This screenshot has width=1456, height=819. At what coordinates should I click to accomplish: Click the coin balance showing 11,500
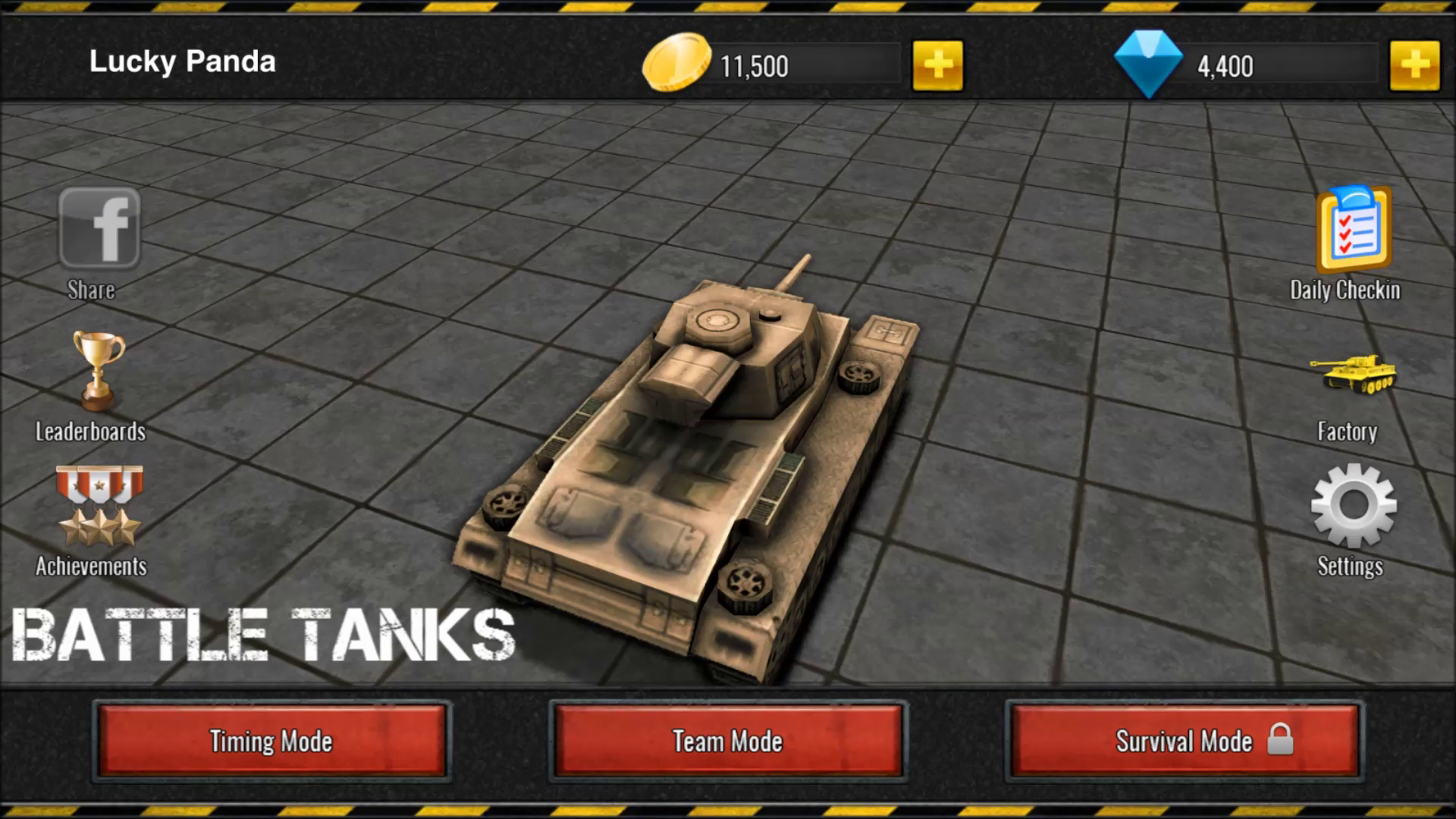[758, 65]
